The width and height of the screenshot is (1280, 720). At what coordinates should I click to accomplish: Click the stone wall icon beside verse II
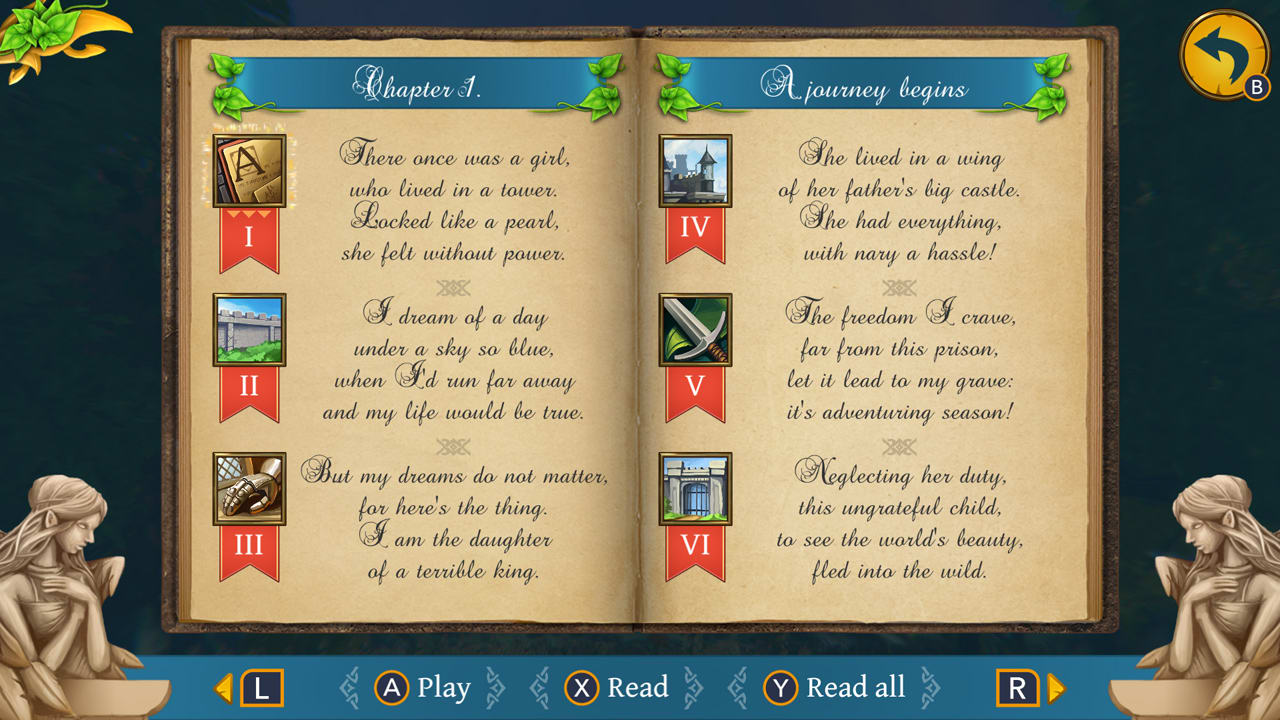pyautogui.click(x=248, y=331)
